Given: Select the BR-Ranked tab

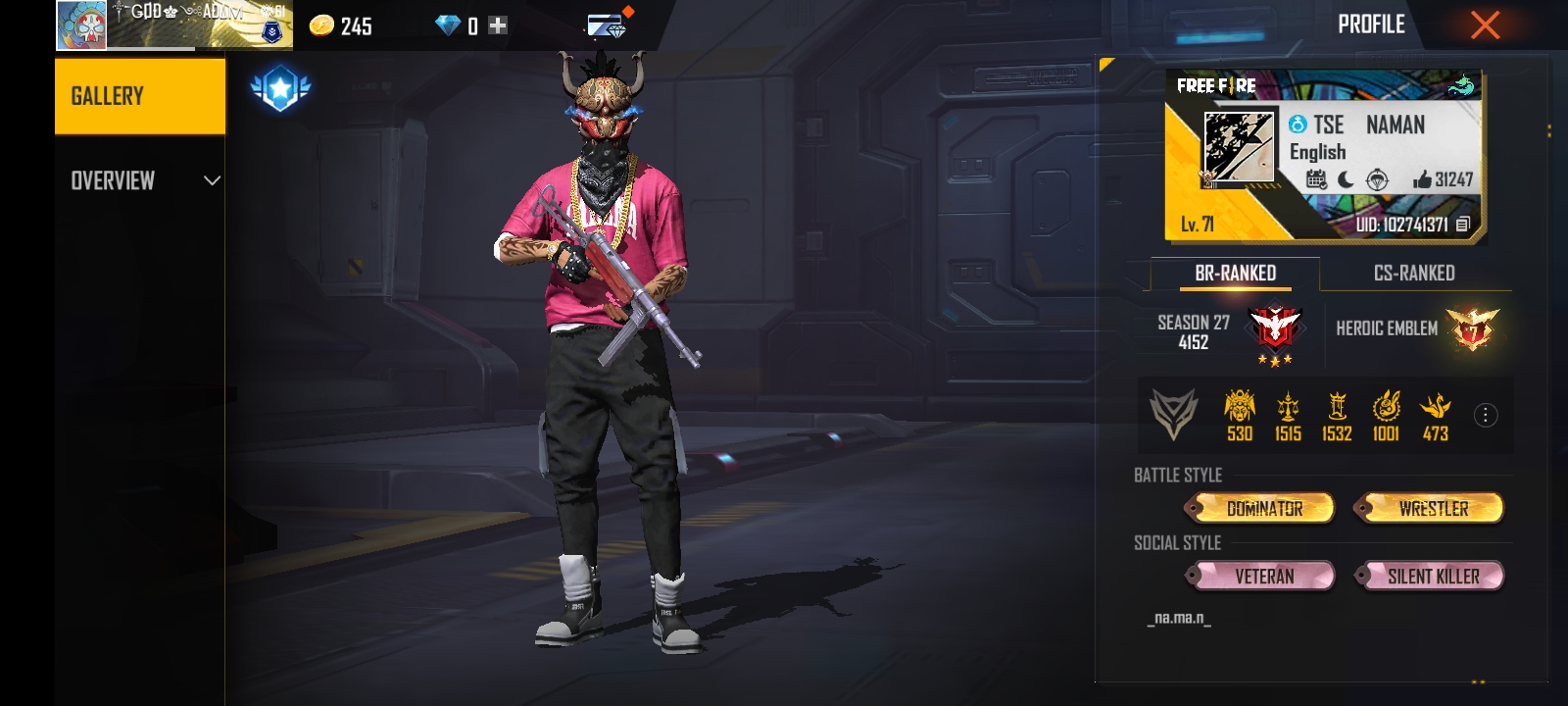Looking at the screenshot, I should tap(1235, 274).
